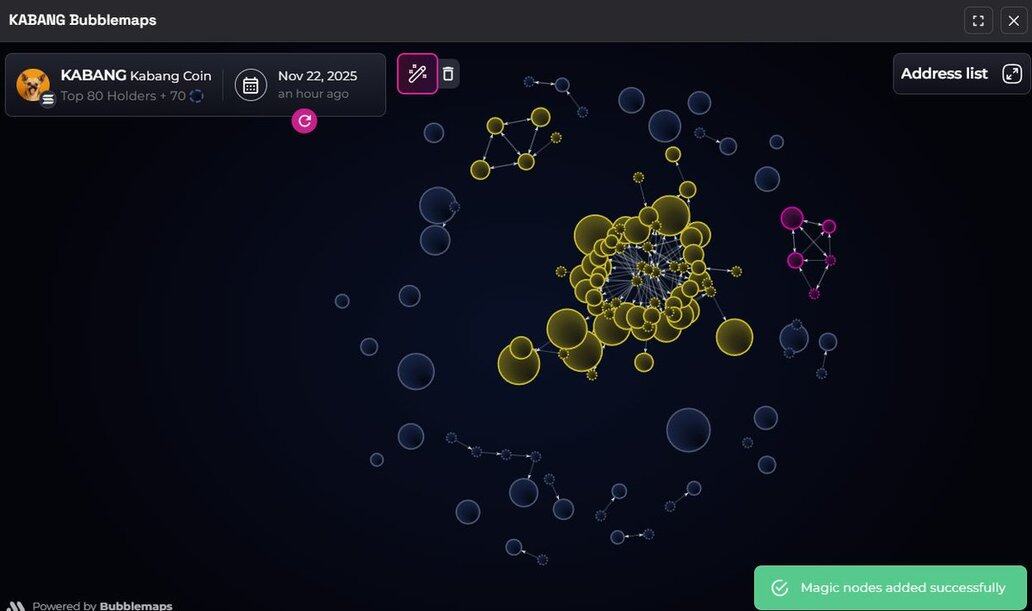Close the KABANG Bubblemaps window
Image resolution: width=1032 pixels, height=611 pixels.
point(1013,21)
